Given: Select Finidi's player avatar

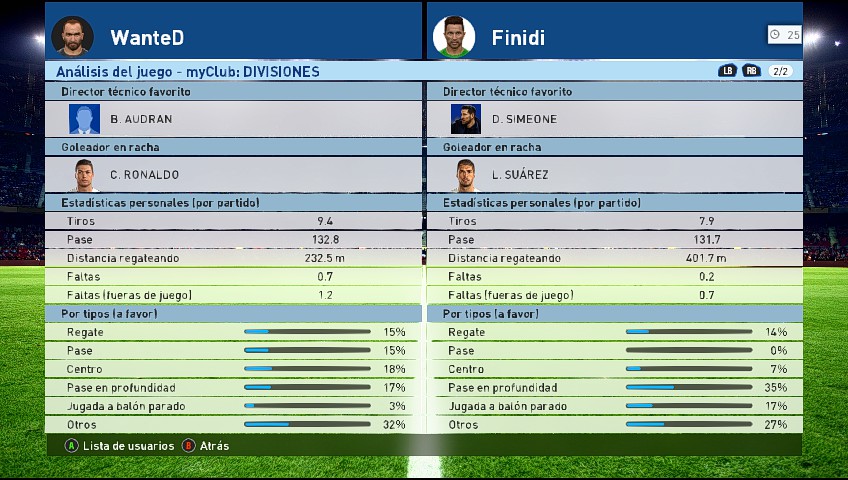Looking at the screenshot, I should click(453, 36).
